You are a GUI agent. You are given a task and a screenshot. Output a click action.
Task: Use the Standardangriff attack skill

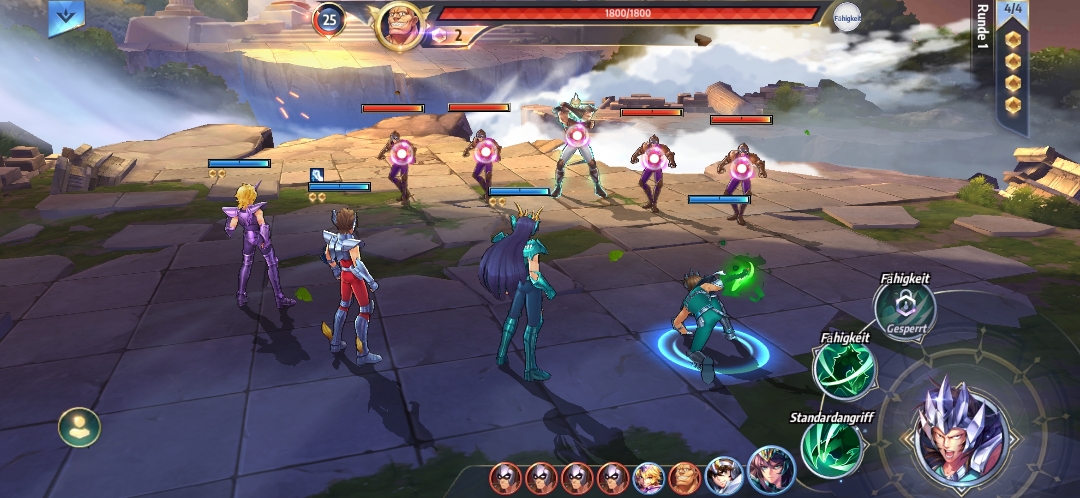(831, 448)
